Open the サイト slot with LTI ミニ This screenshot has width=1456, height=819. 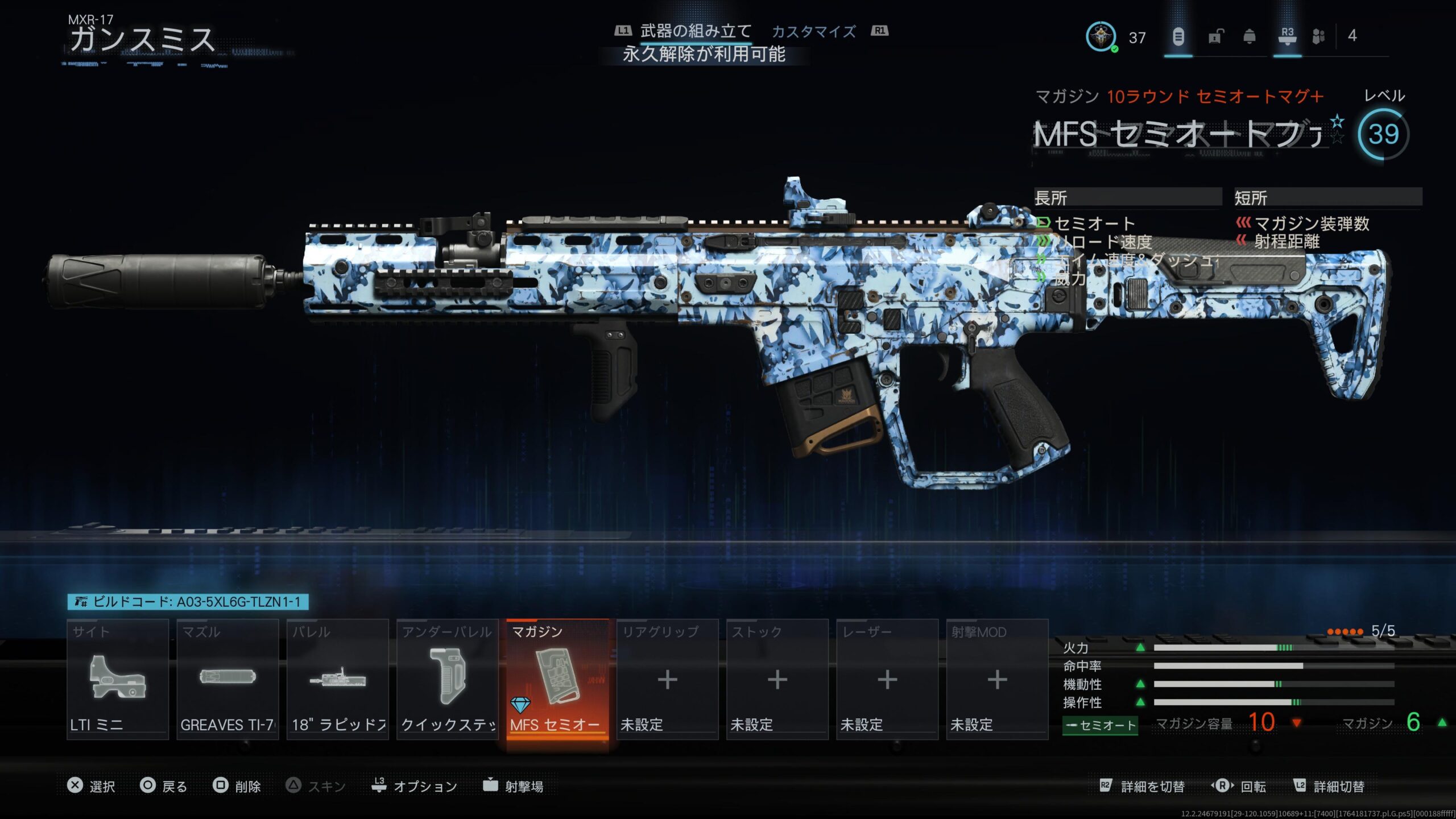[x=118, y=679]
